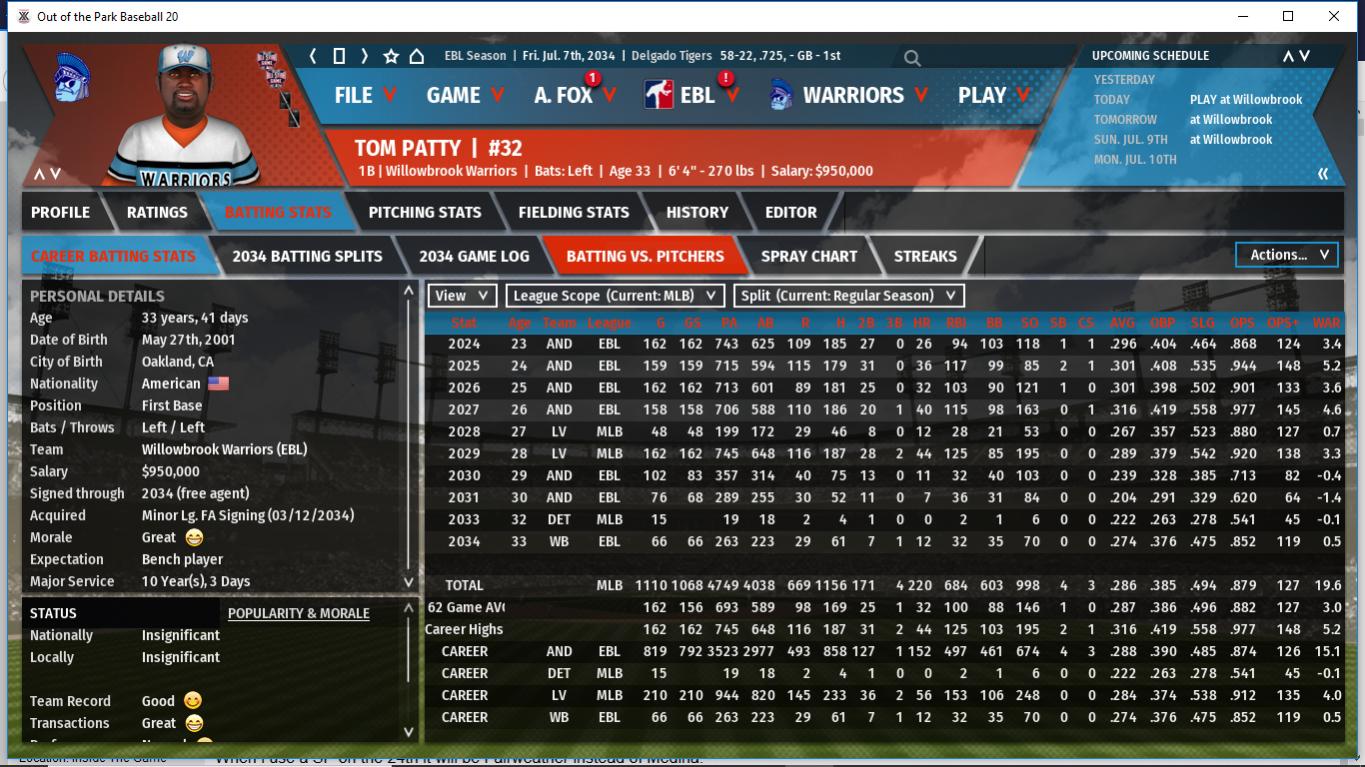The image size is (1365, 767).
Task: Switch to the RATINGS tab
Action: coord(157,212)
